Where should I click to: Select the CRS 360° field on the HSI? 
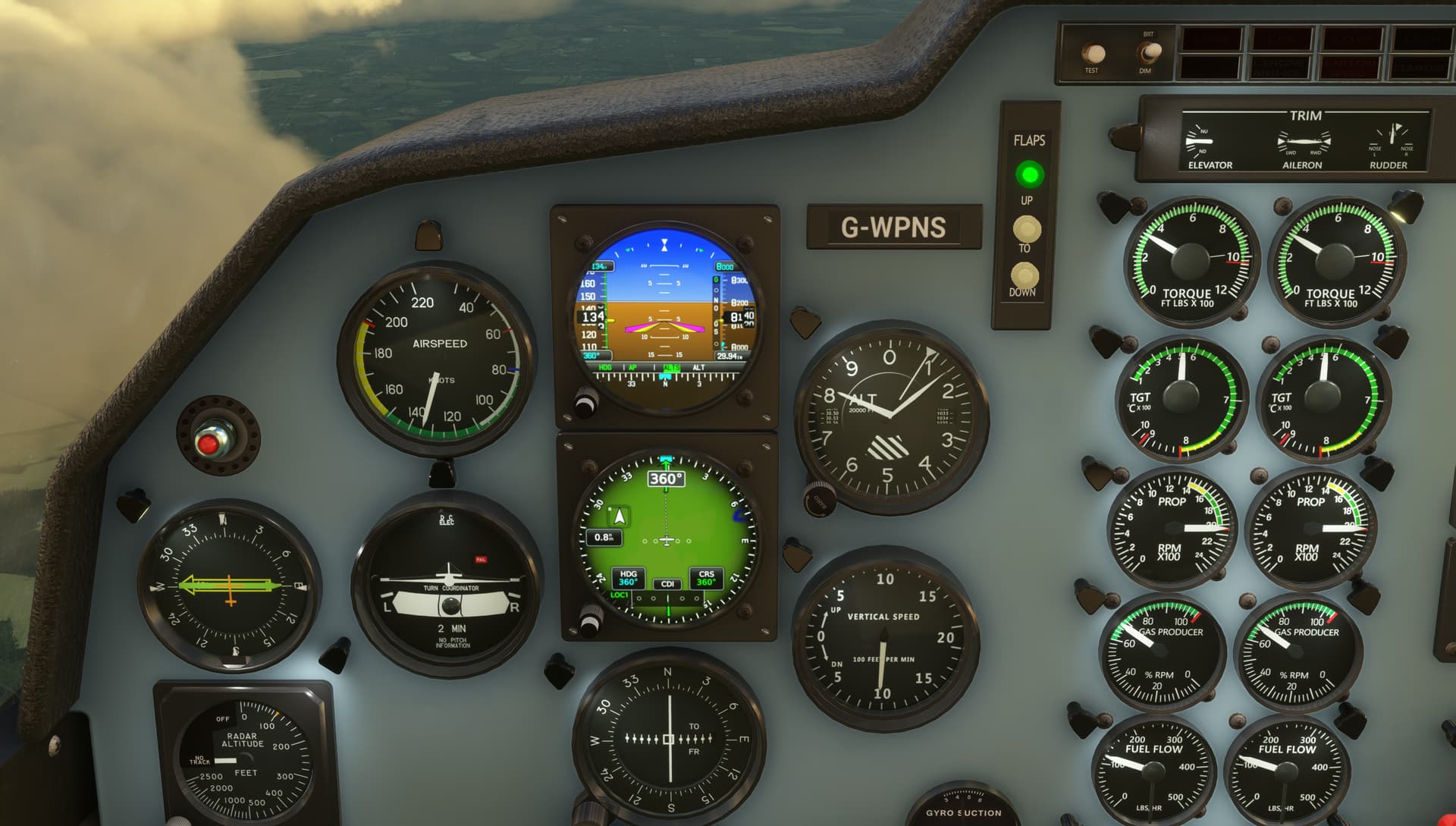706,578
